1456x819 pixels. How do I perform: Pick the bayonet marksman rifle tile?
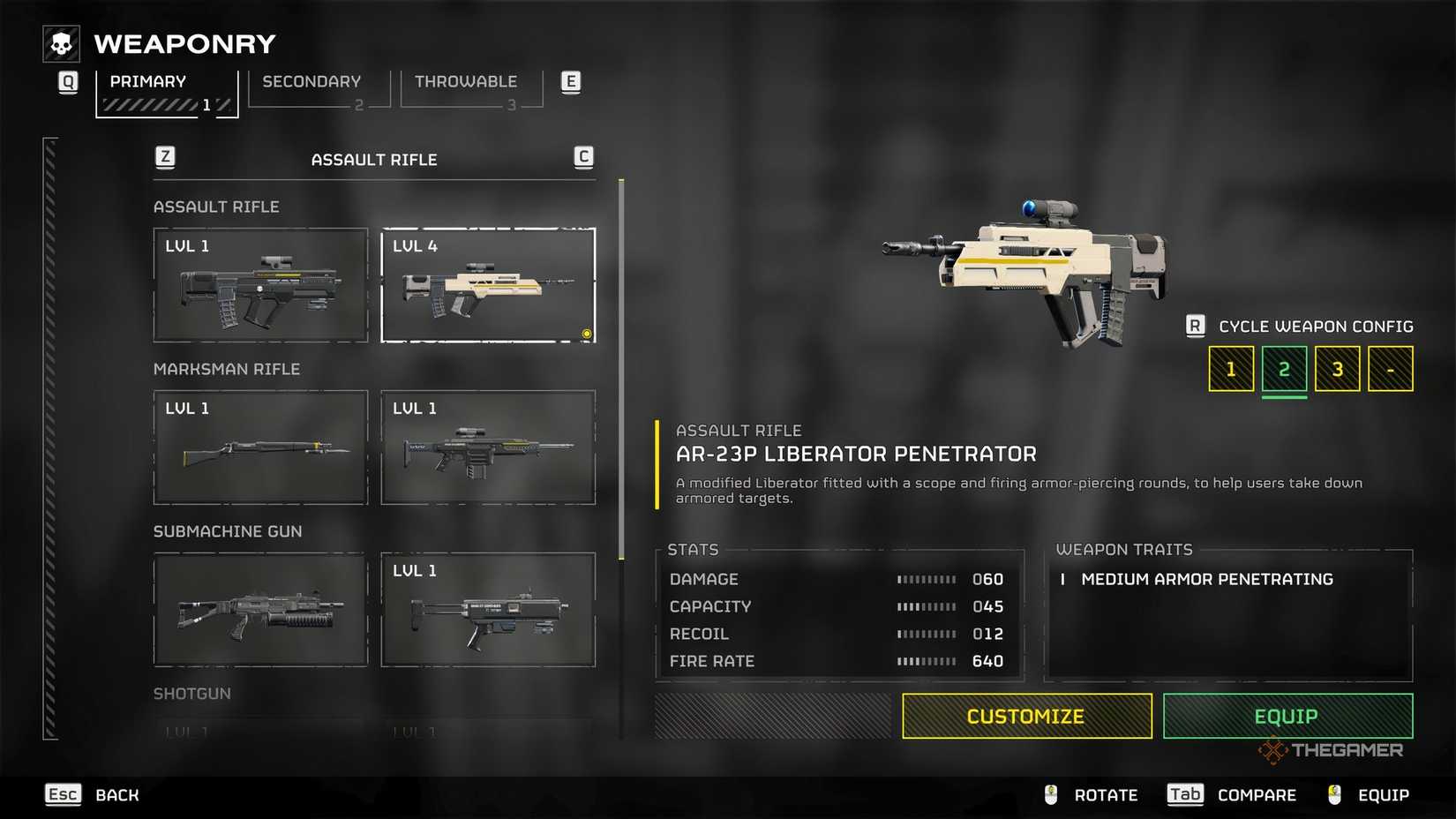pyautogui.click(x=260, y=447)
